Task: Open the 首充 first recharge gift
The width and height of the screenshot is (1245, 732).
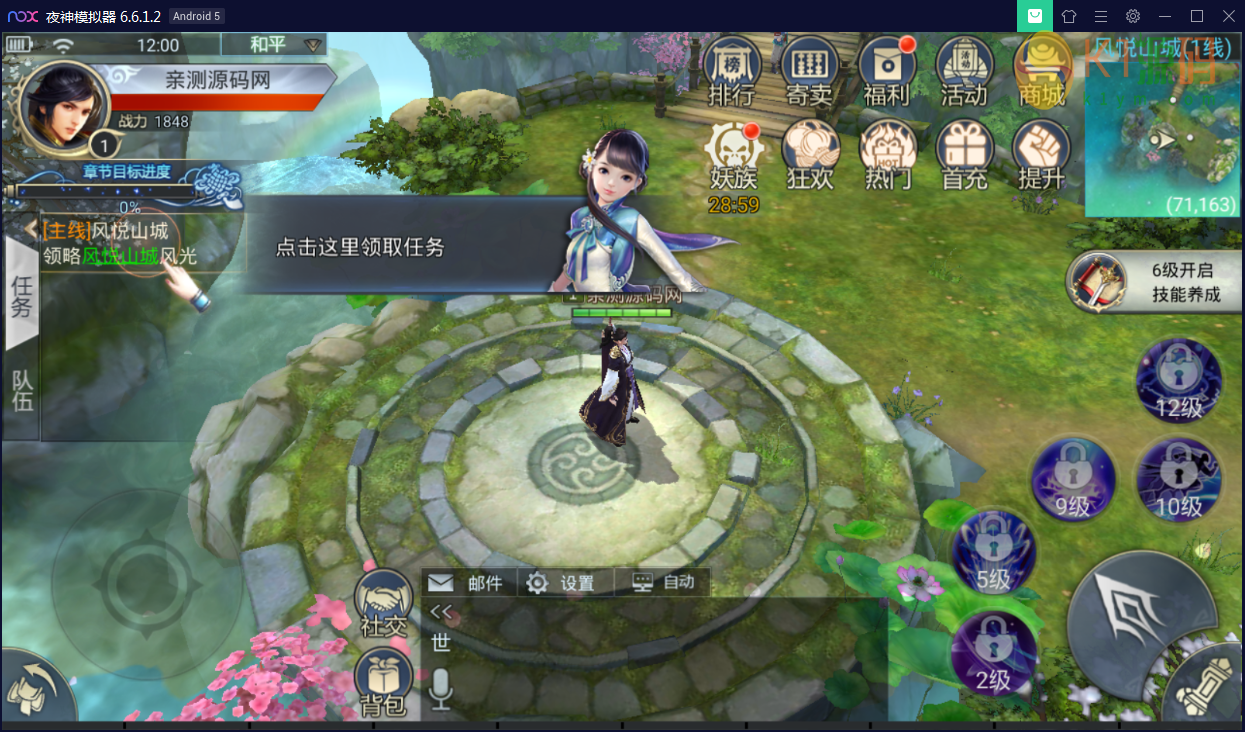Action: click(964, 153)
